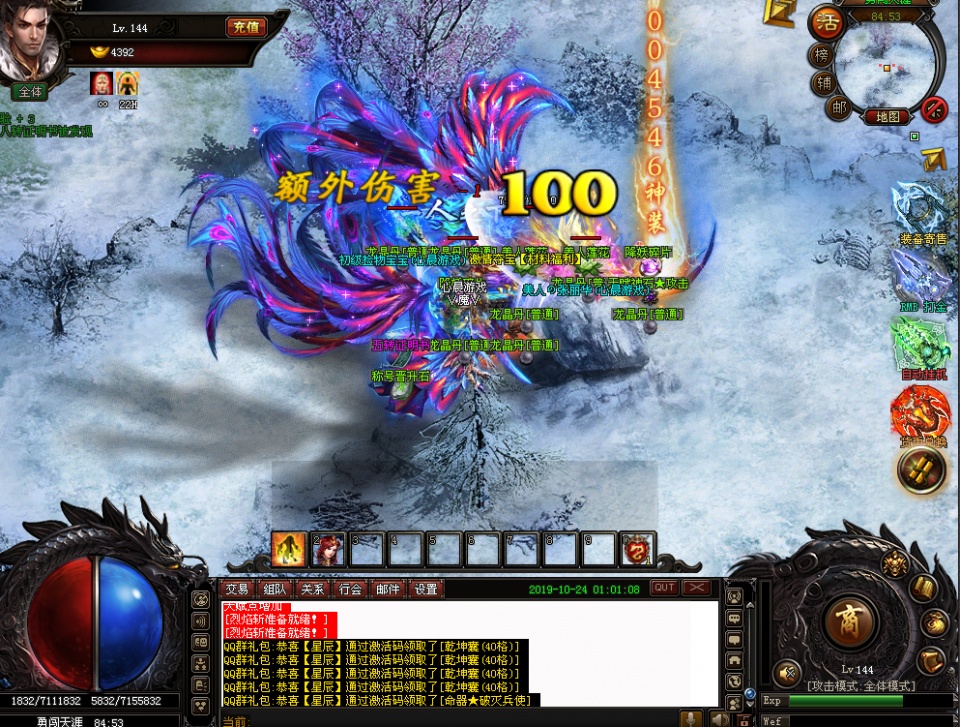This screenshot has height=727, width=960.
Task: Open the 榜 ranking button
Action: click(821, 54)
